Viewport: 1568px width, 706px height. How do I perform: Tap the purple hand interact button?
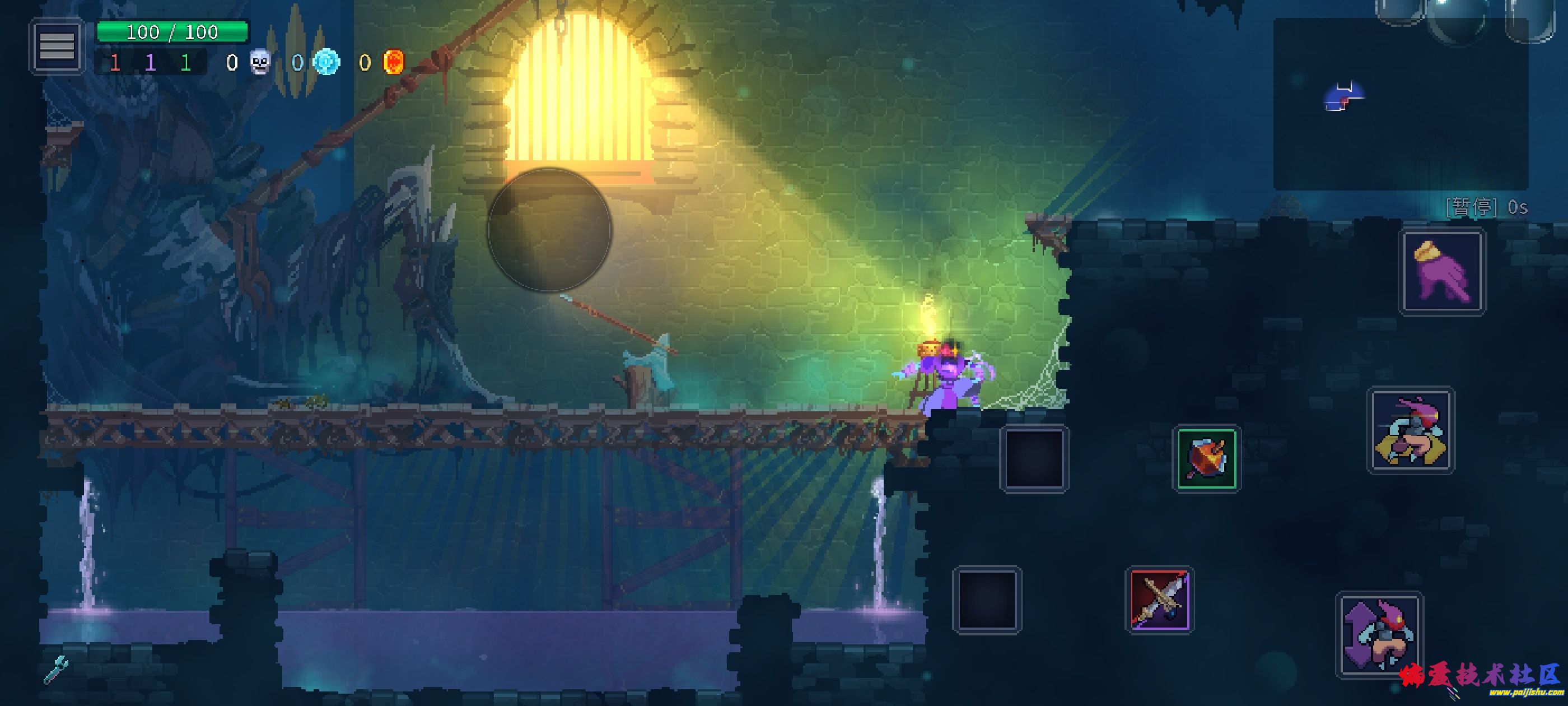(x=1442, y=272)
